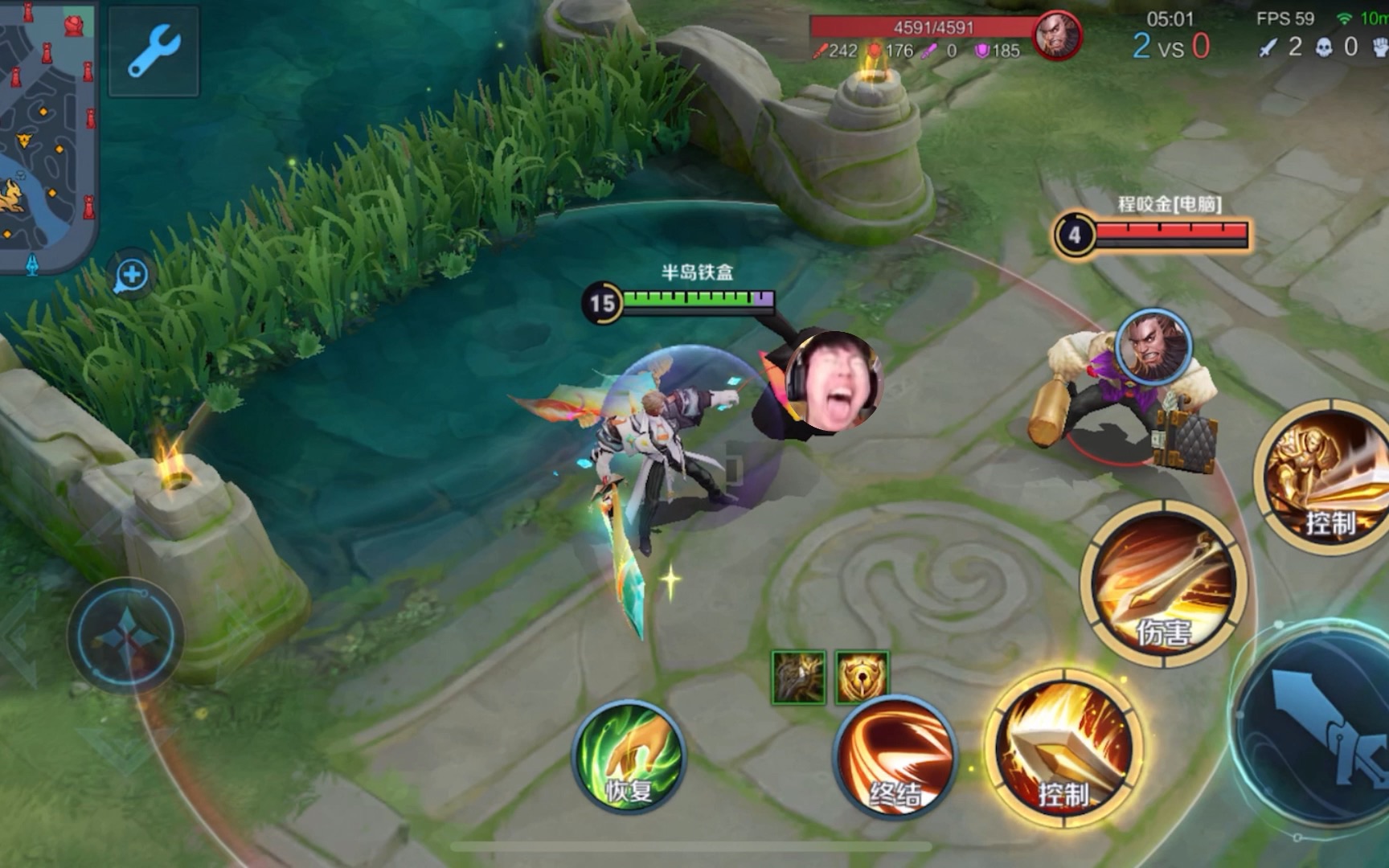Tap the enemy hero portrait at top
Viewport: 1389px width, 868px height.
tap(1056, 36)
